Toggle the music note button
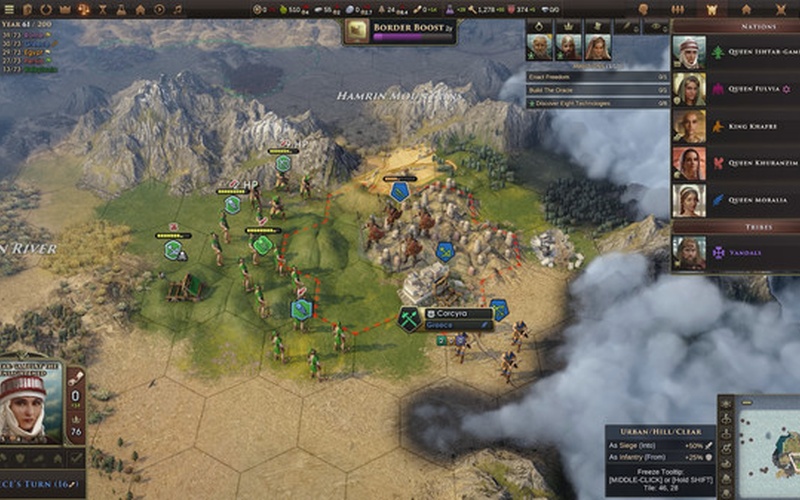 (178, 9)
